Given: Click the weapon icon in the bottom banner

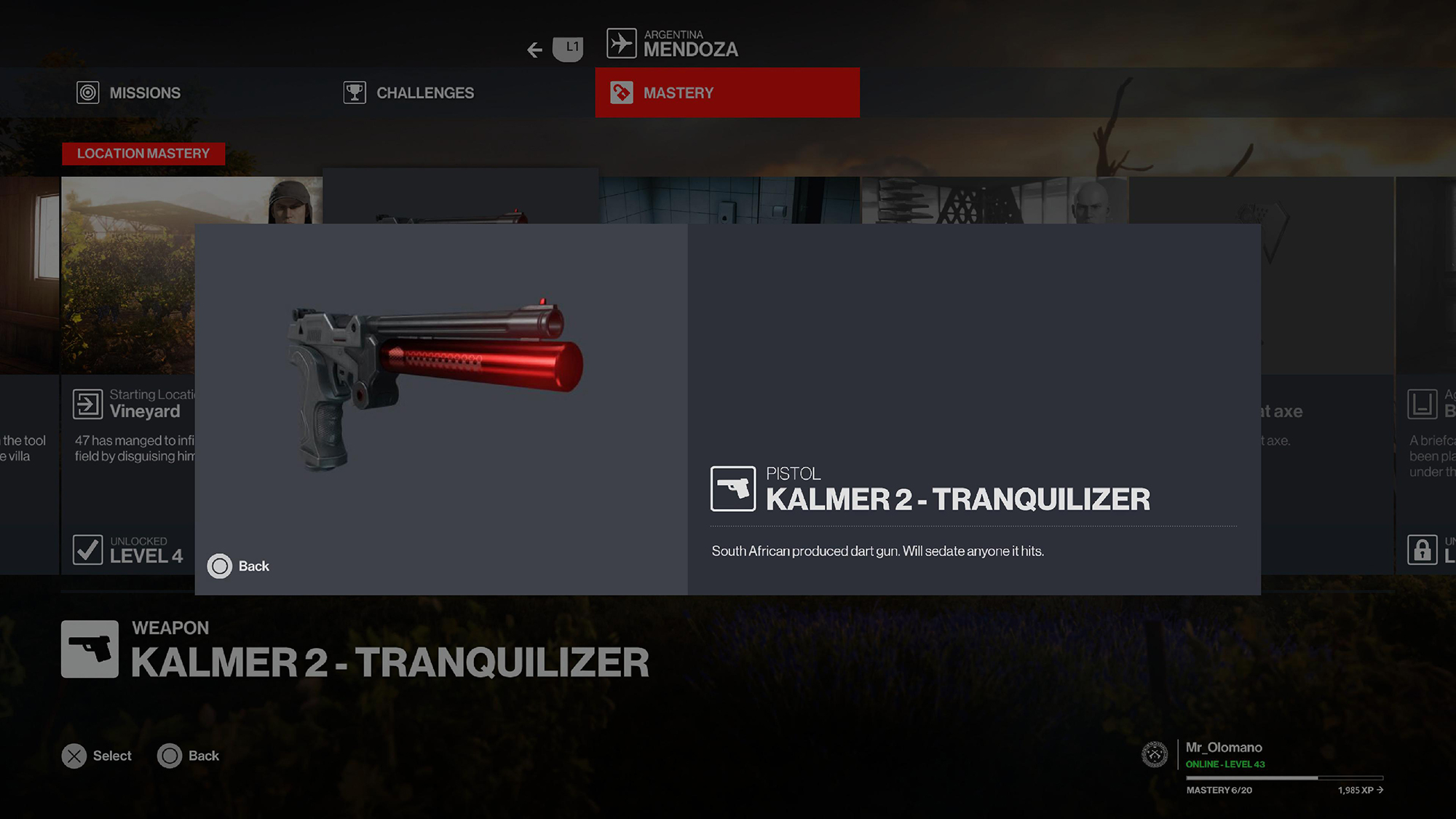Looking at the screenshot, I should [x=89, y=648].
